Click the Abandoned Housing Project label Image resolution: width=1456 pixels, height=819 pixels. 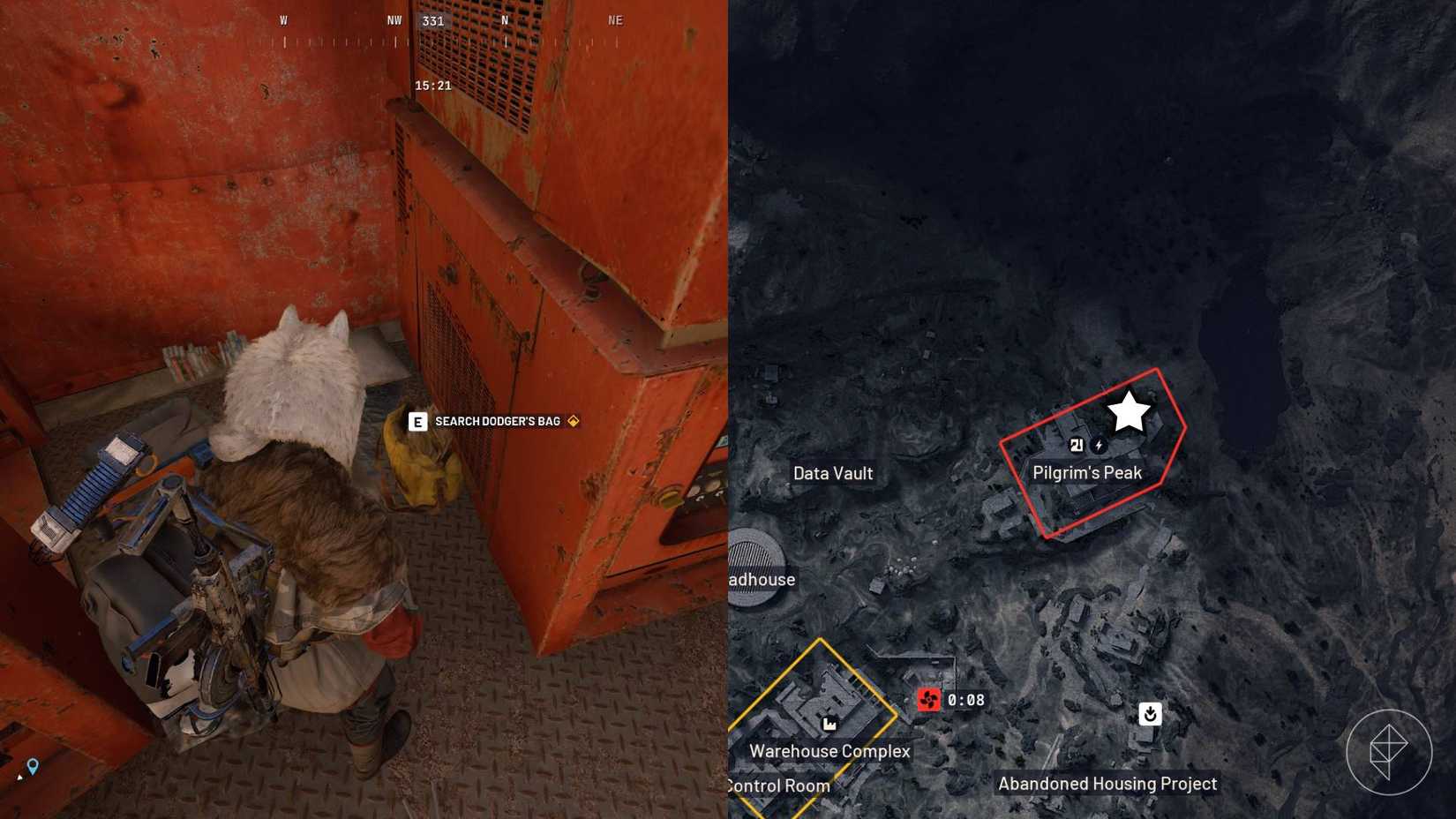point(1107,783)
